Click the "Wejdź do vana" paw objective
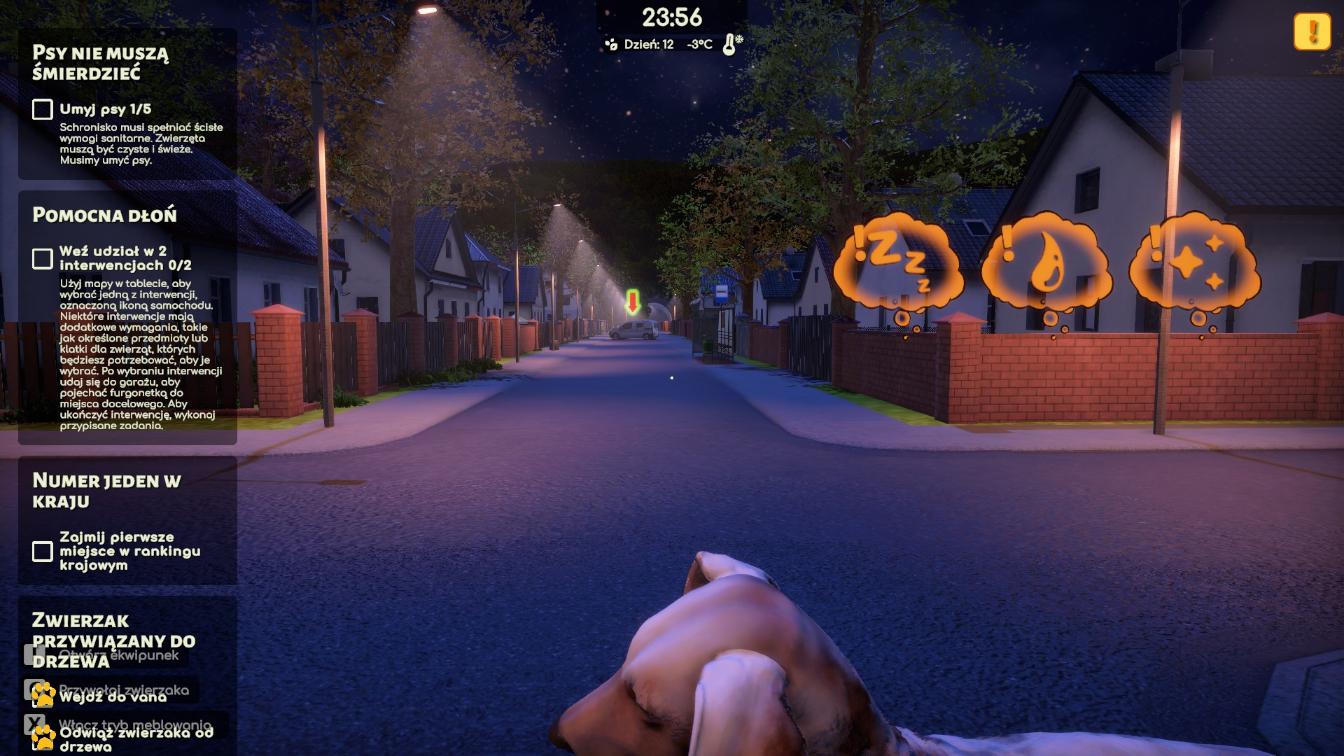The height and width of the screenshot is (756, 1344). tap(112, 696)
